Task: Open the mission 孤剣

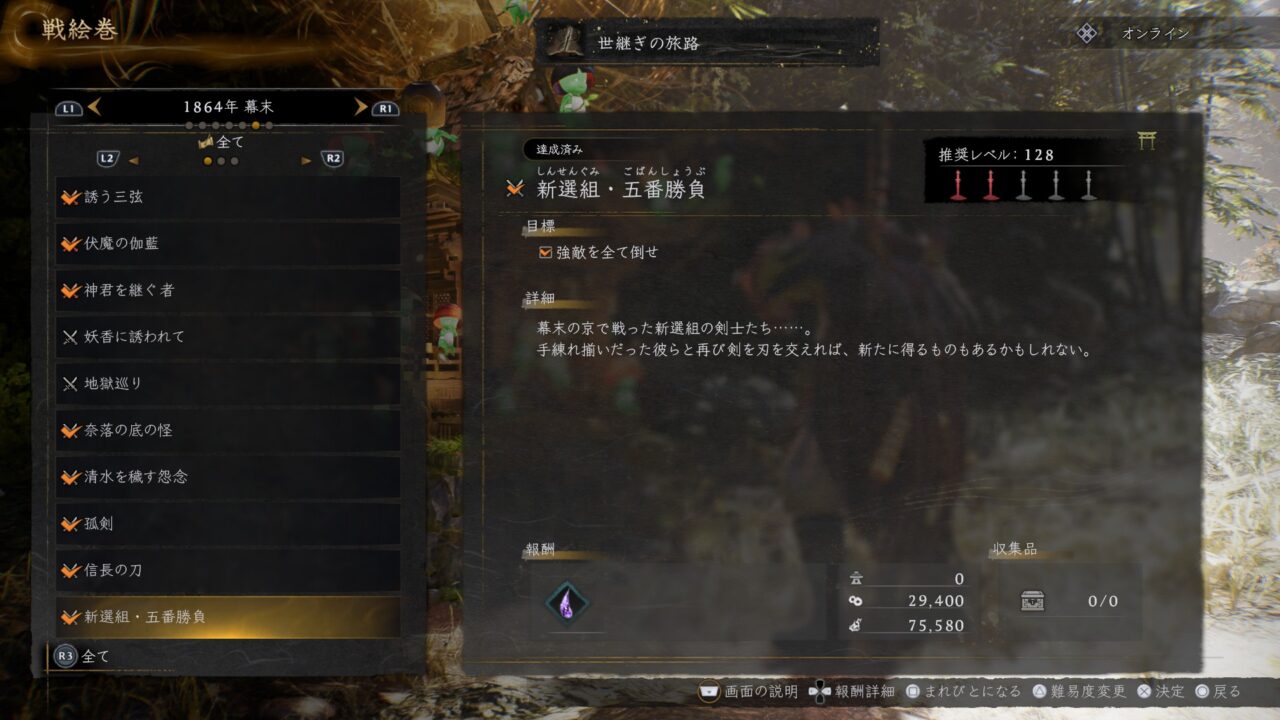Action: pyautogui.click(x=228, y=524)
